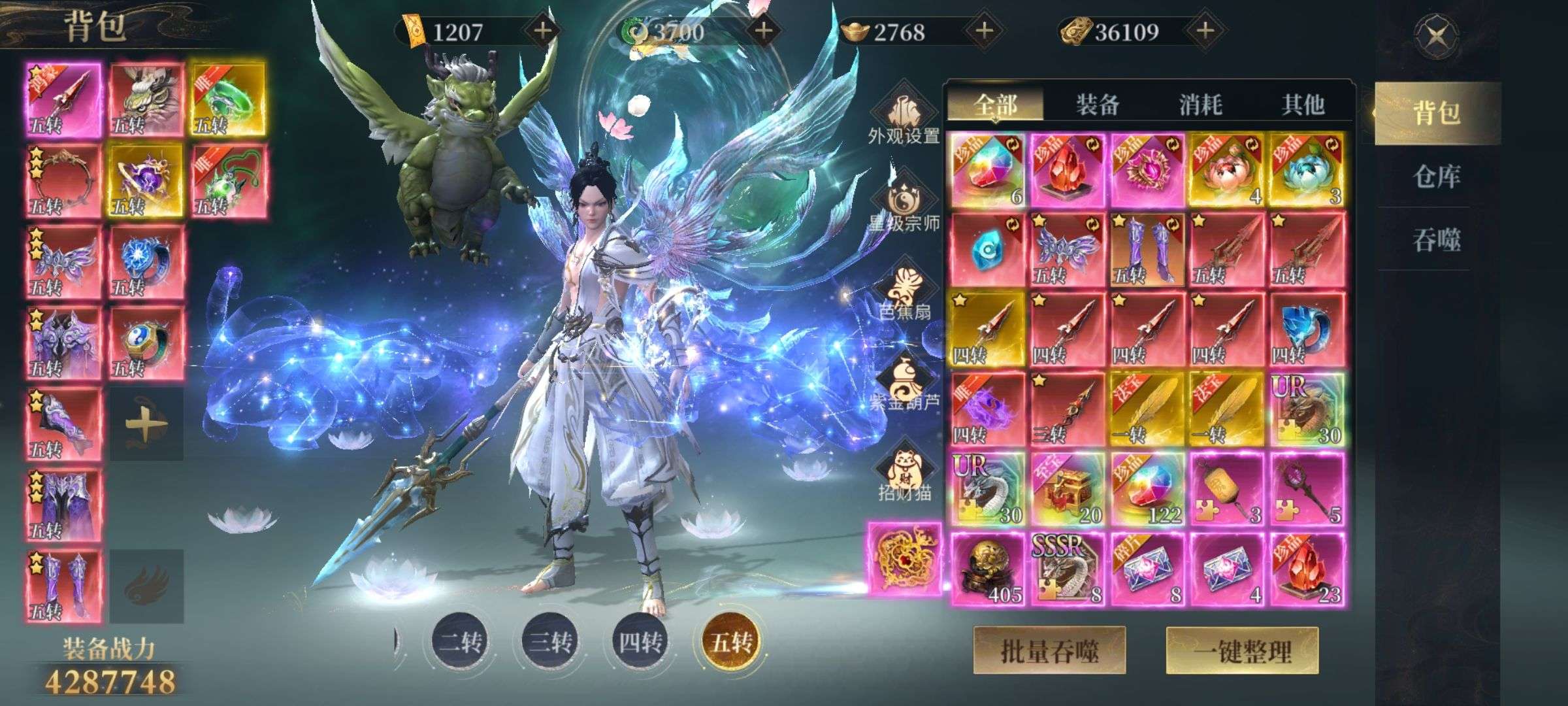Screen dimensions: 1568x706
Task: Go to the 吞噬 devour section
Action: click(x=1436, y=240)
